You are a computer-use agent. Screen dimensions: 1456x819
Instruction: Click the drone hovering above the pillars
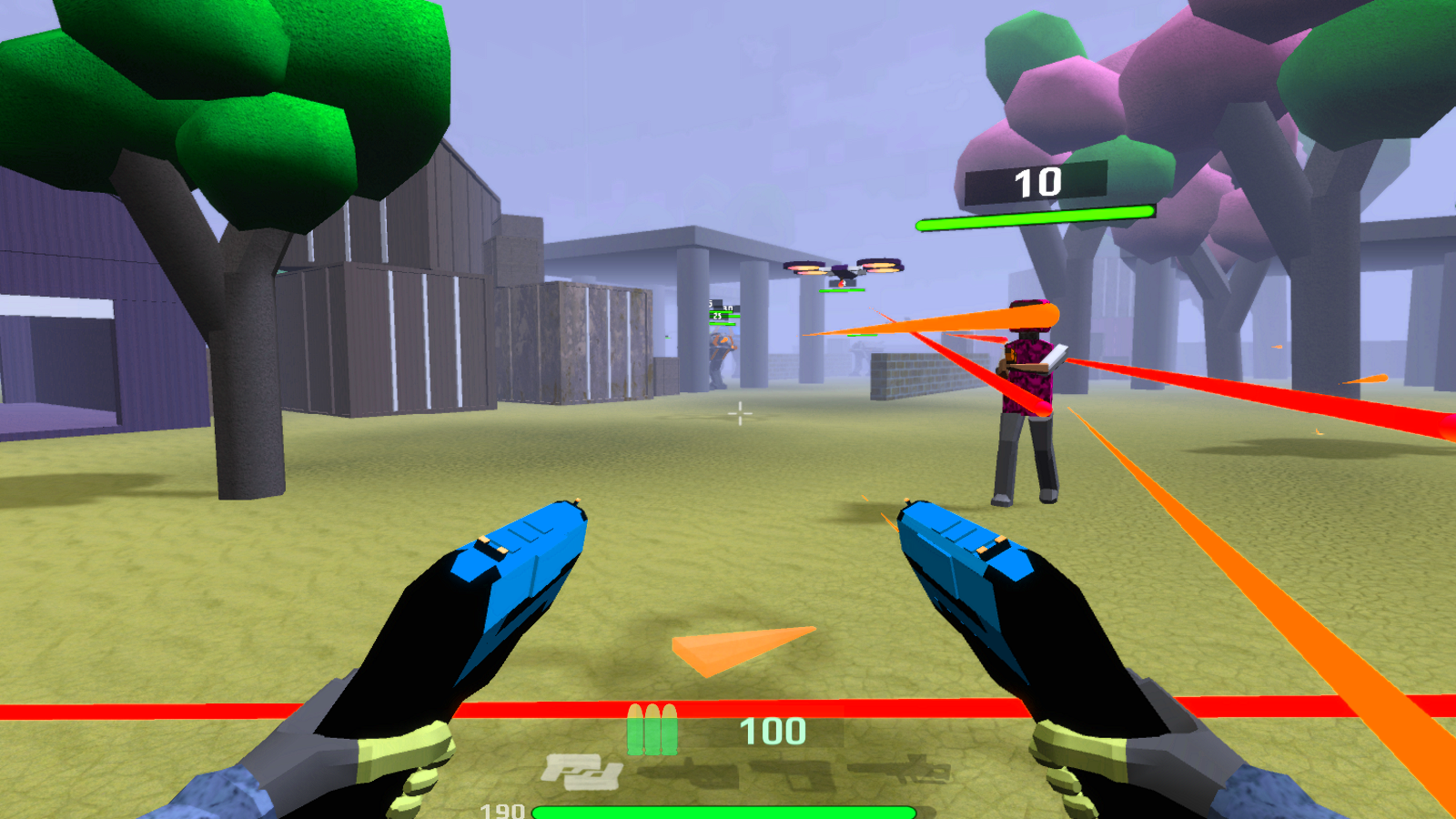click(842, 268)
